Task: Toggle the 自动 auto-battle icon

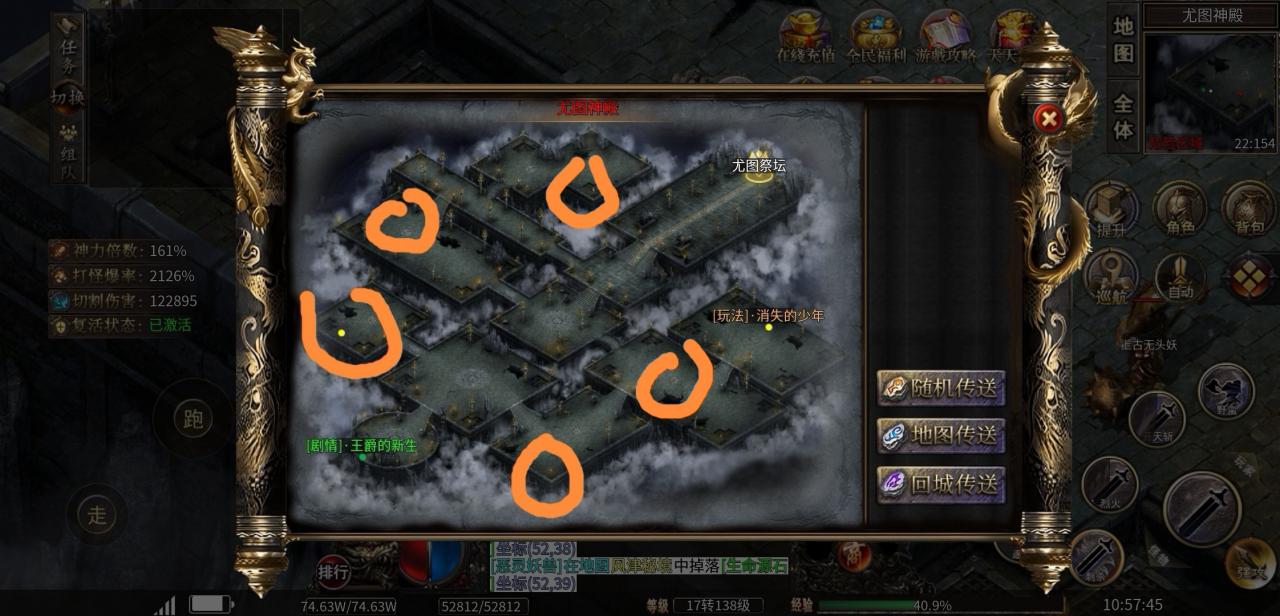Action: pos(1180,277)
